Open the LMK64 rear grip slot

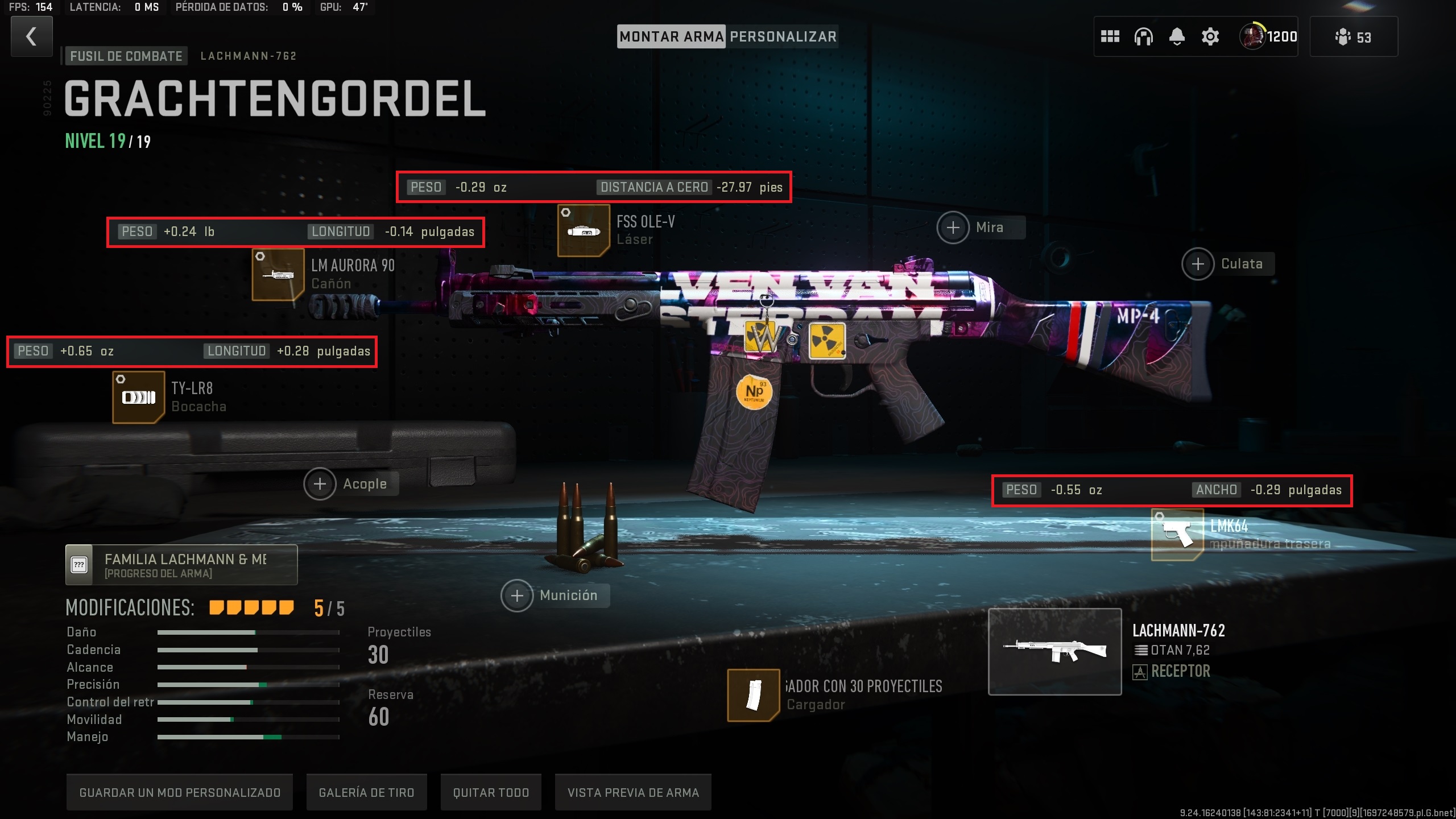pos(1177,535)
